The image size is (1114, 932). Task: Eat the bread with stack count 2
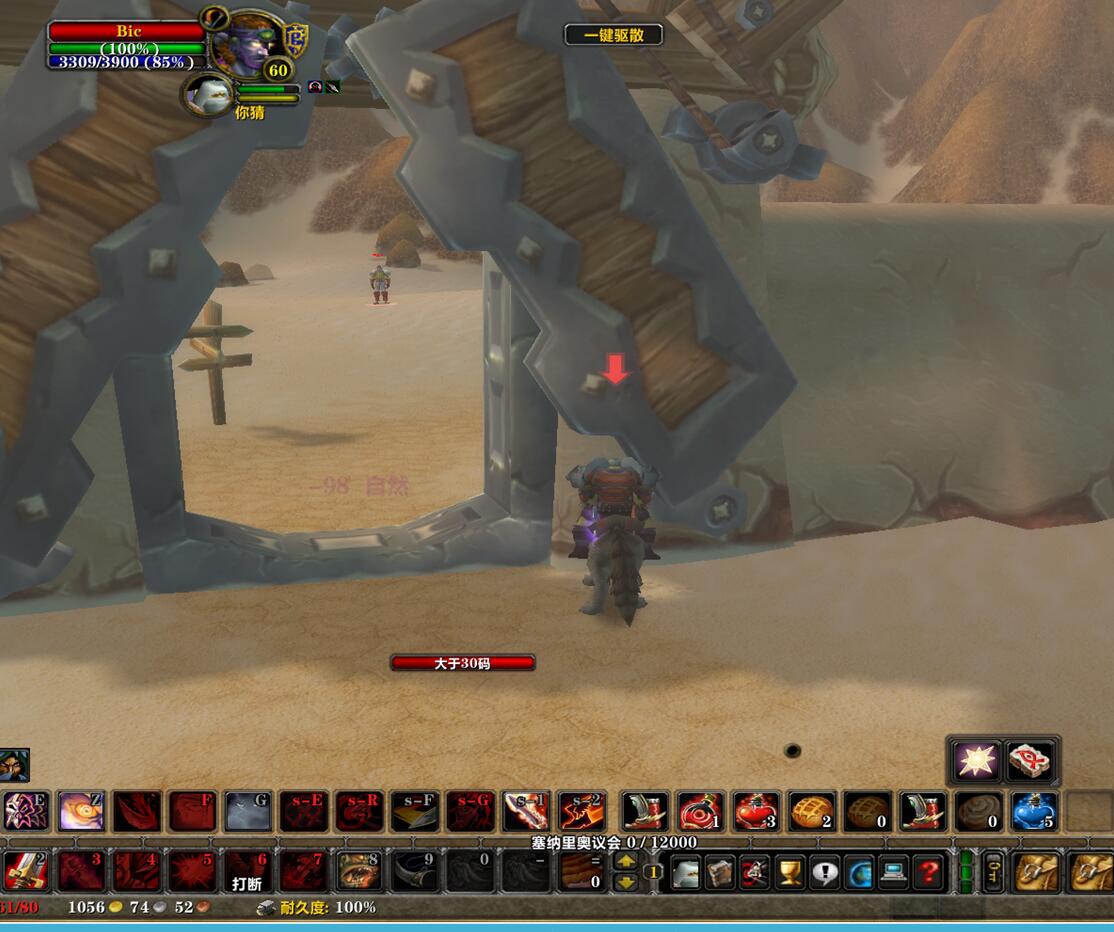point(812,811)
